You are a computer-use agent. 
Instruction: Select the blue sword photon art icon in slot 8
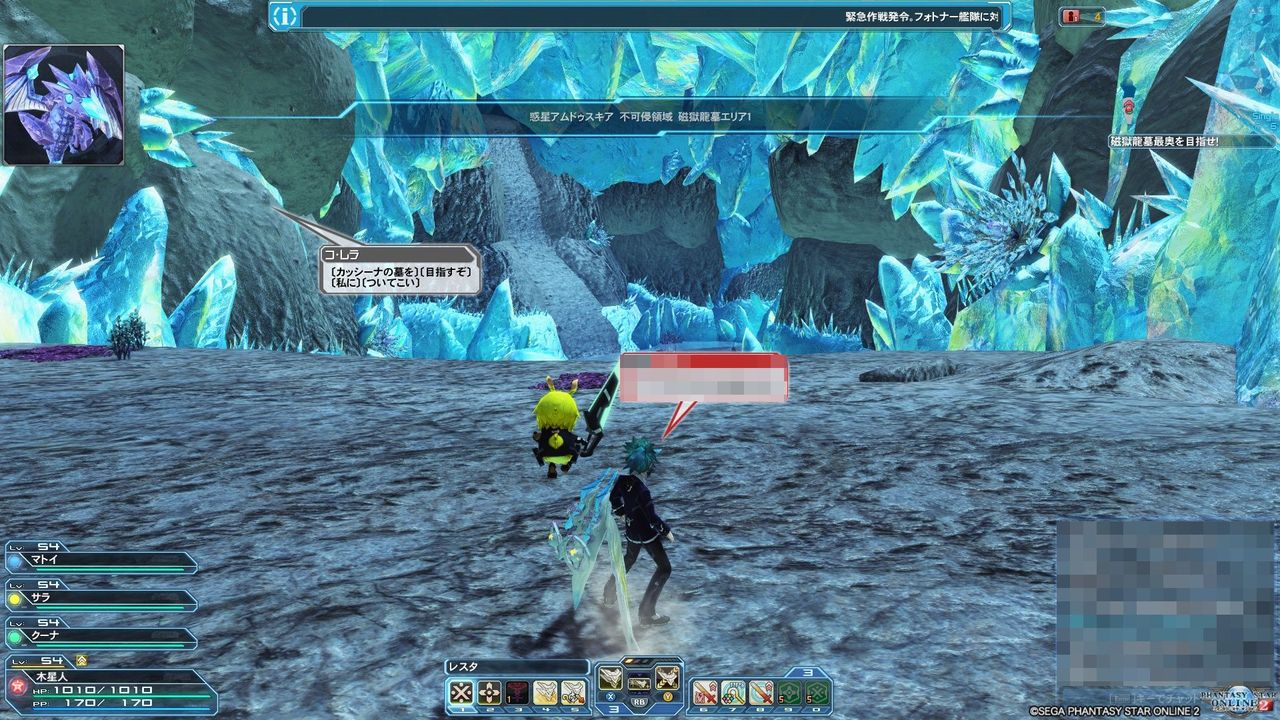click(760, 692)
